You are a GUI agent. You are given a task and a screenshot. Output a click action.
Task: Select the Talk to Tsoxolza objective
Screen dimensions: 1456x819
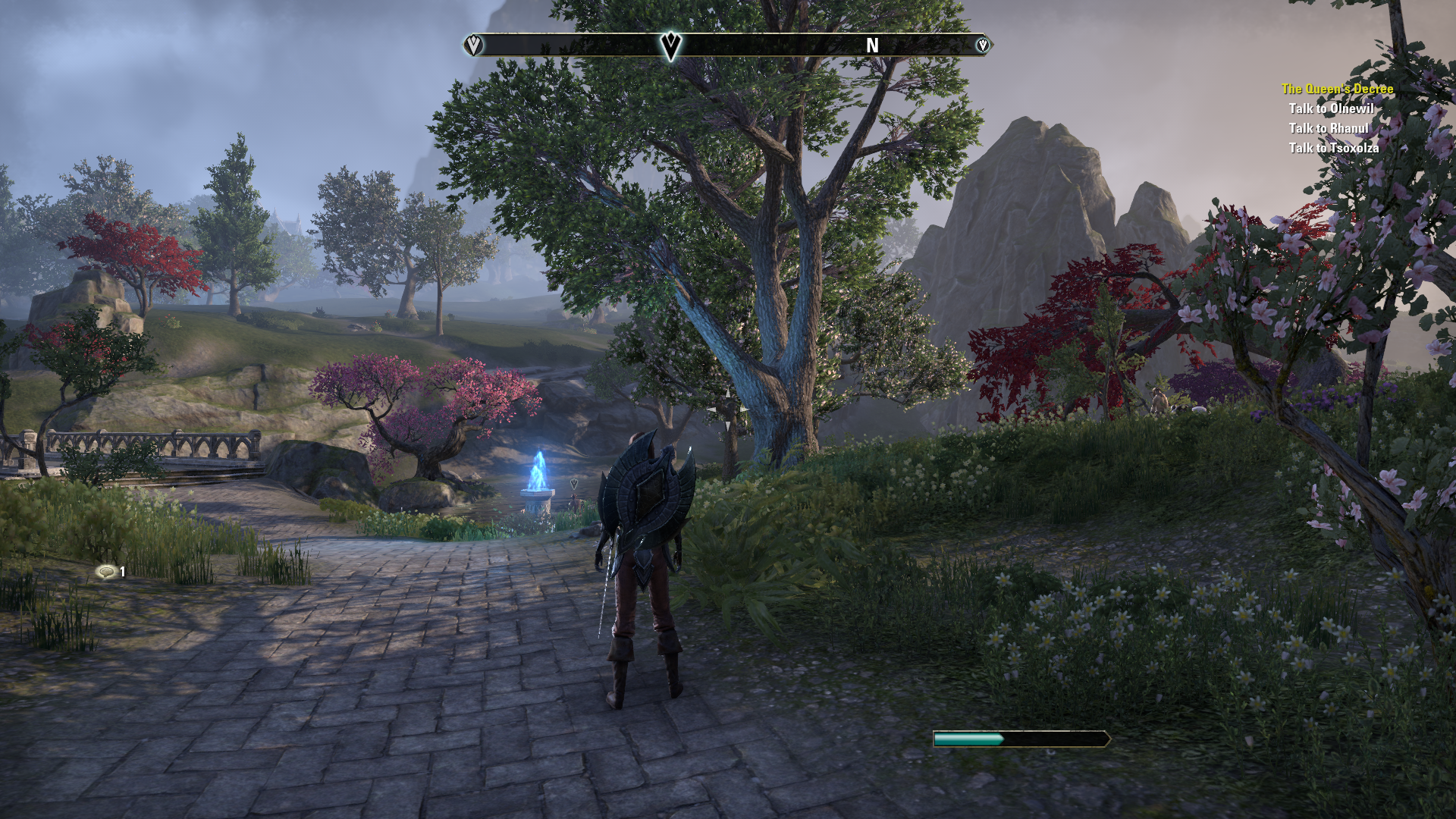[1333, 148]
